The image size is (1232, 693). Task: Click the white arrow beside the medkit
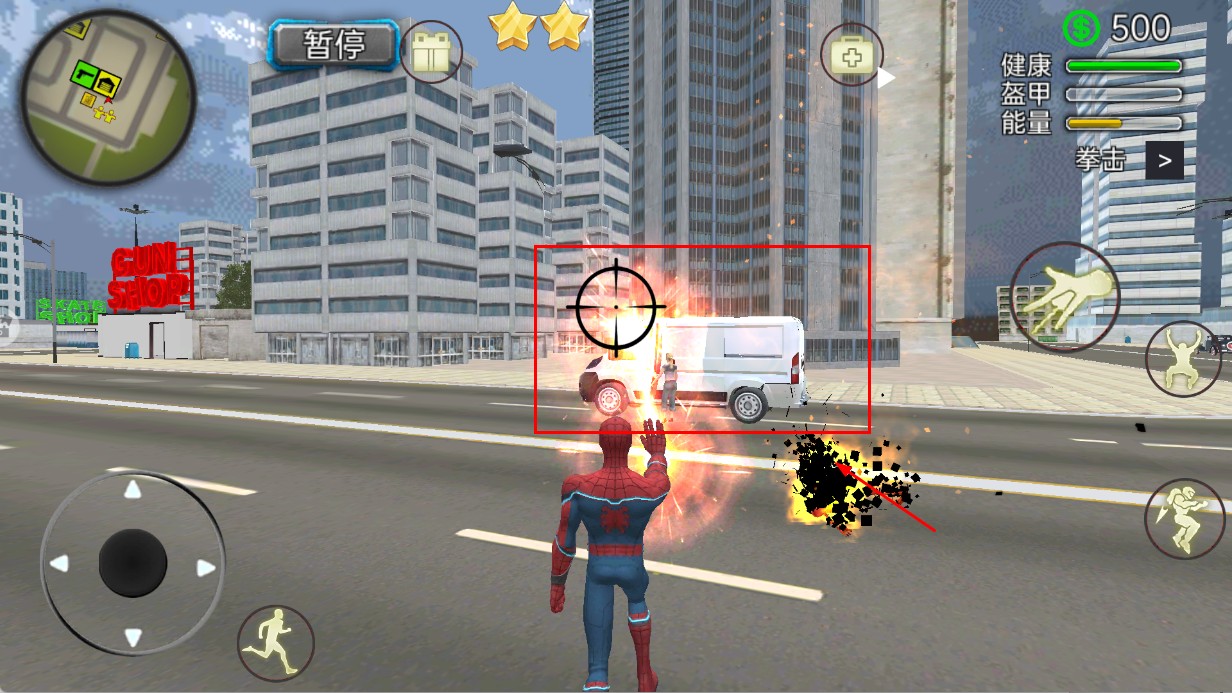(886, 78)
